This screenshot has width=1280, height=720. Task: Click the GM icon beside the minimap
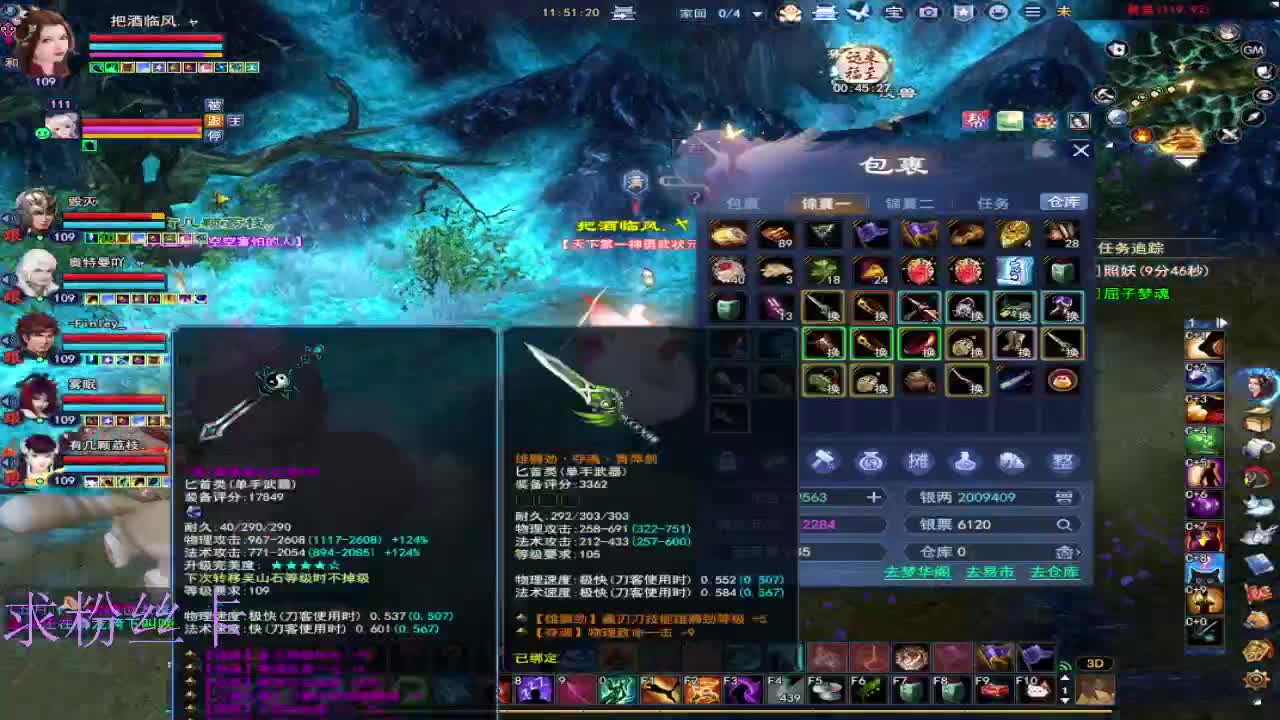pyautogui.click(x=1254, y=50)
